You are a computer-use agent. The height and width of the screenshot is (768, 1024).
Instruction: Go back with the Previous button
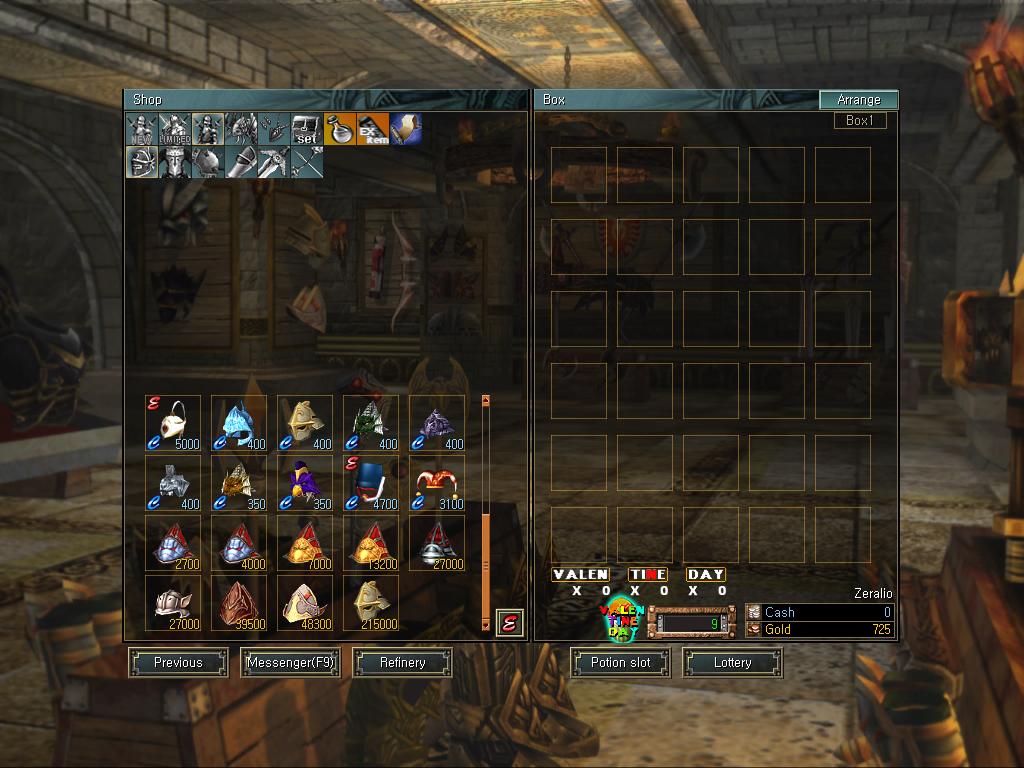178,662
